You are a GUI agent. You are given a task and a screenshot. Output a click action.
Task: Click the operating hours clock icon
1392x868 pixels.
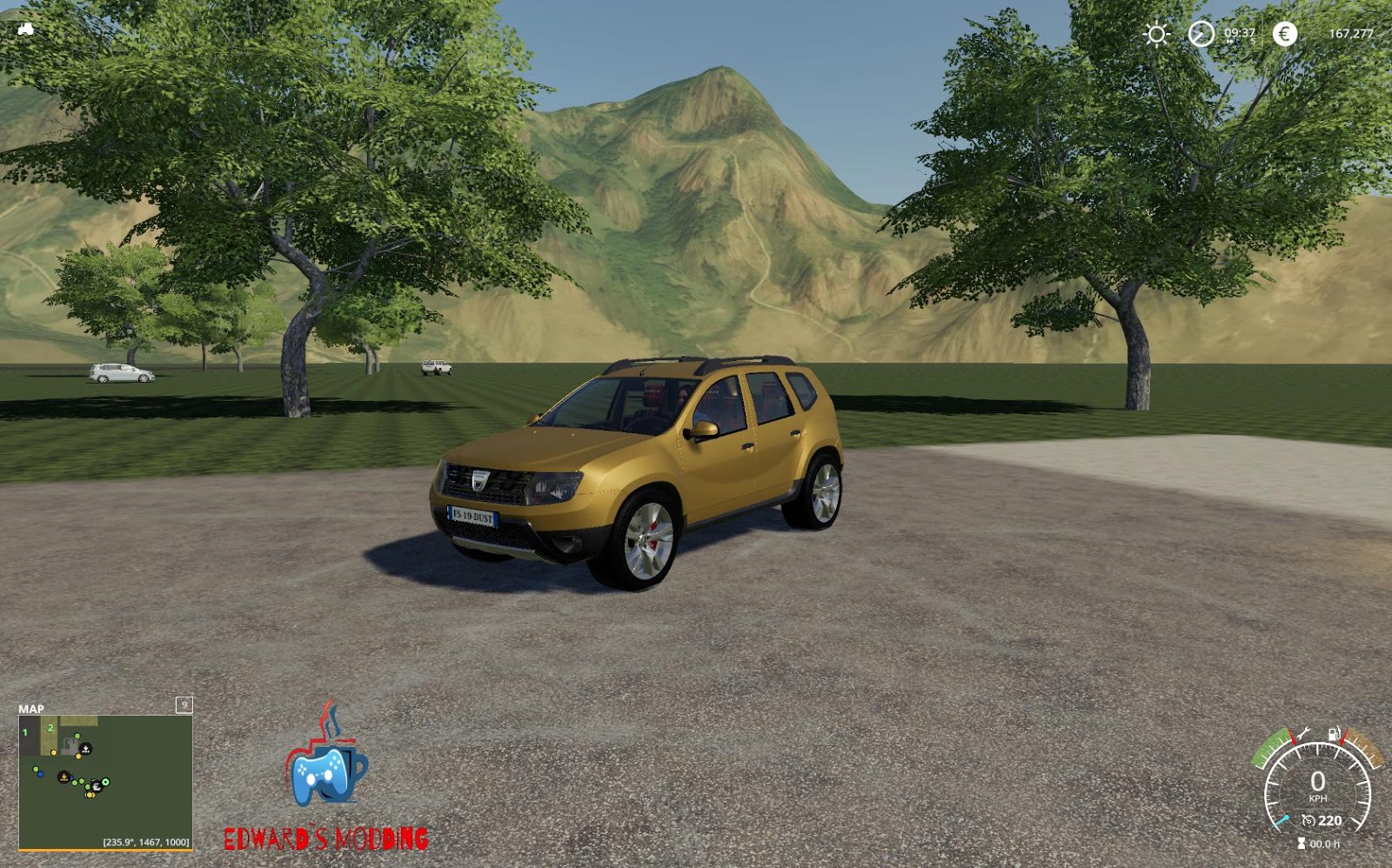(1302, 842)
